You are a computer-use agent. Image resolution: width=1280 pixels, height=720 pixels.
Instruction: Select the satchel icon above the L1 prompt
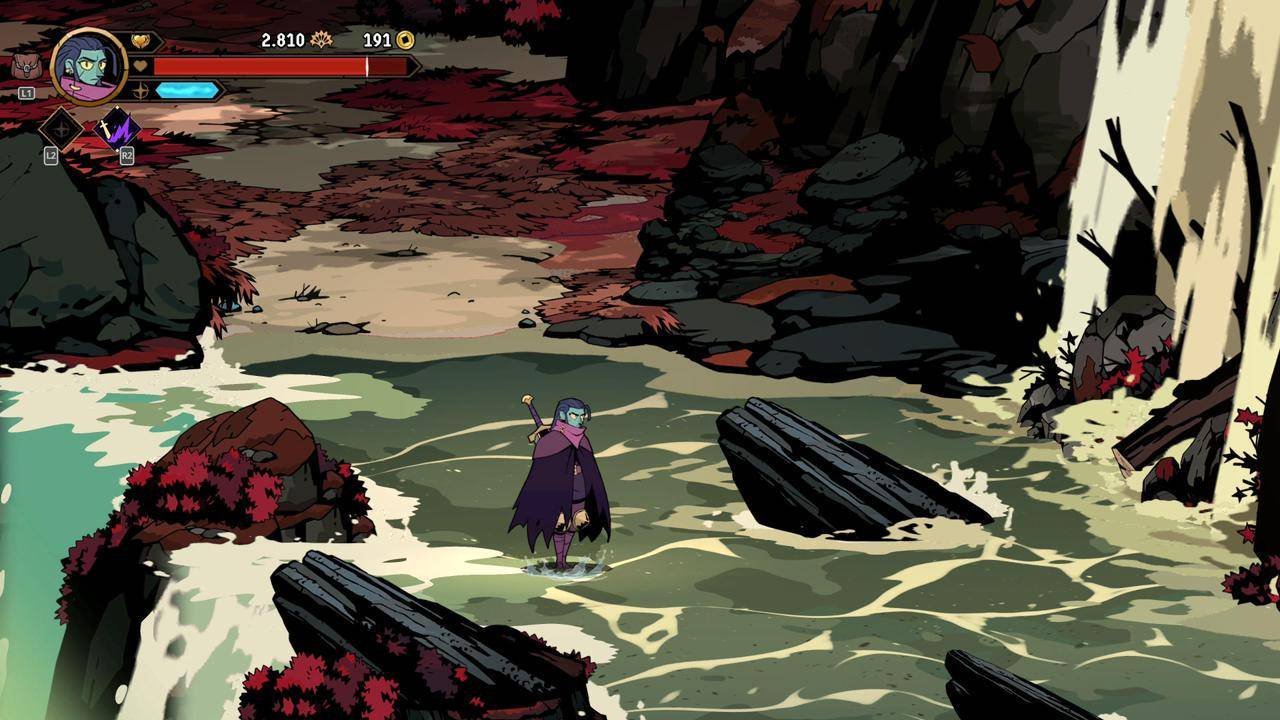point(25,67)
